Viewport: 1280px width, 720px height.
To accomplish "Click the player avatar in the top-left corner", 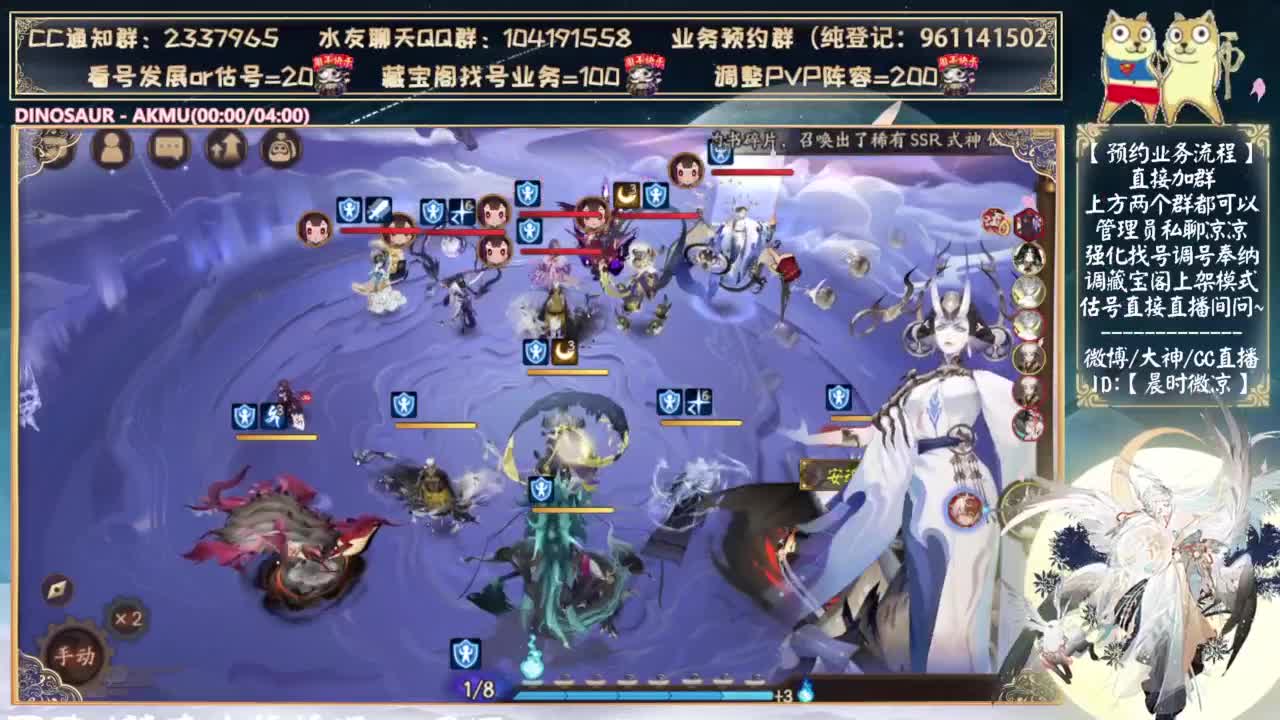I will (x=55, y=150).
